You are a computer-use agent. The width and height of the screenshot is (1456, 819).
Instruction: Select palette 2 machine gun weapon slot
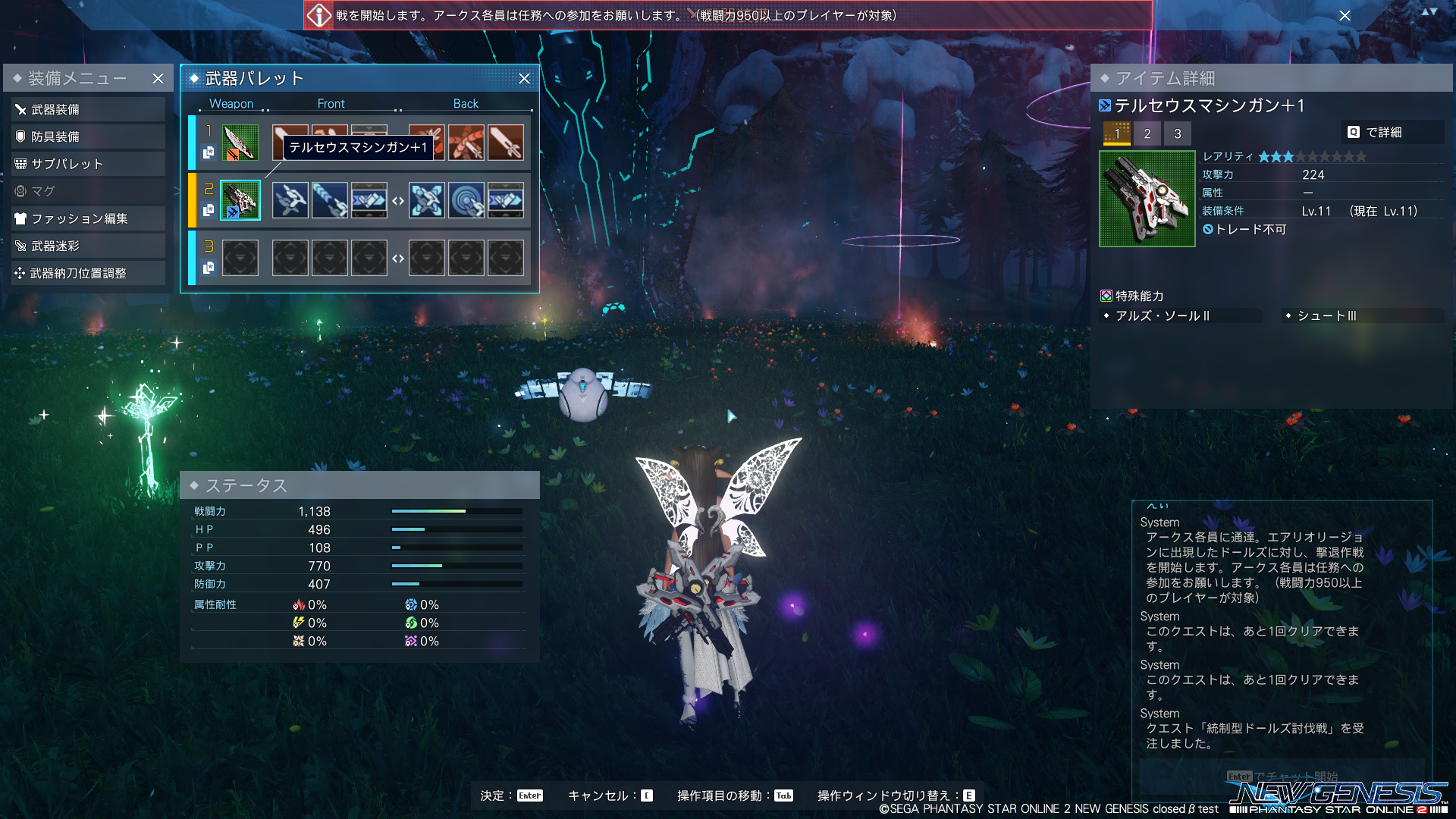coord(240,200)
